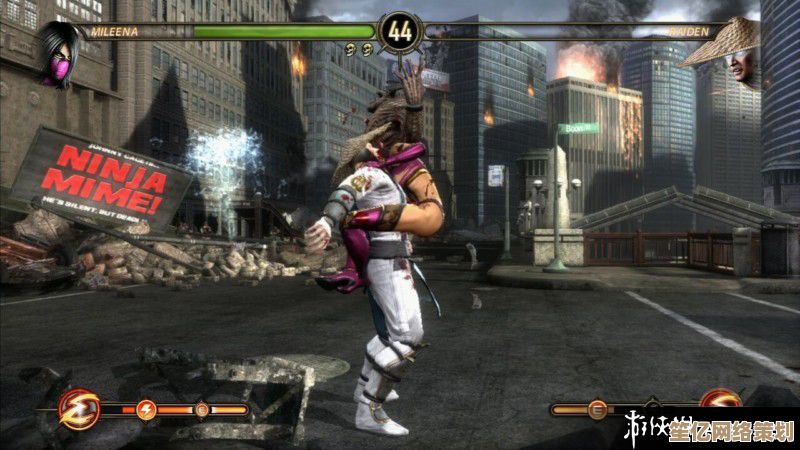This screenshot has height=450, width=800.
Task: Click the lightning bolt icon on the super meter
Action: pyautogui.click(x=146, y=409)
